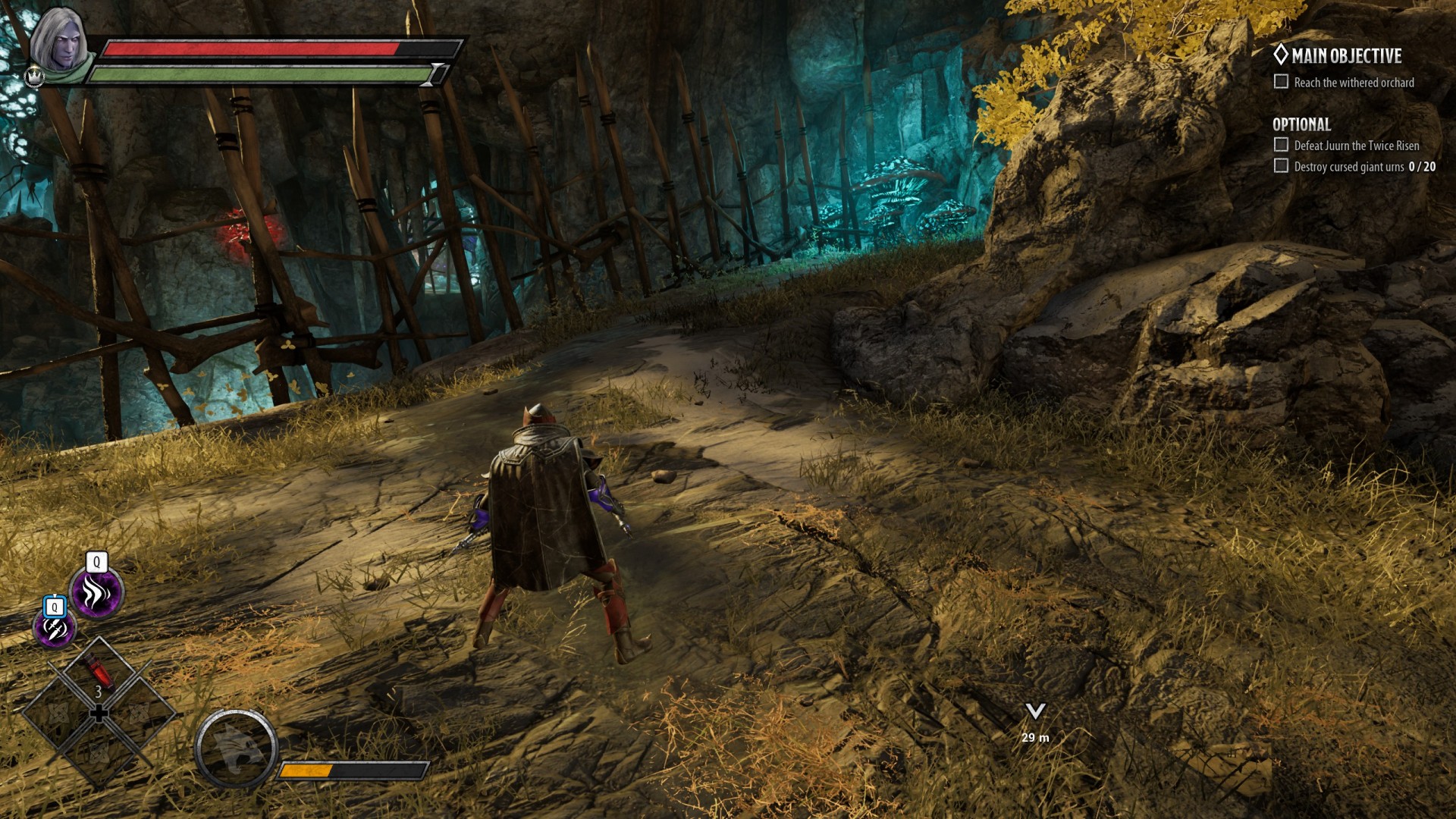1456x819 pixels.
Task: Select the Reach the withered orchard objective
Action: click(x=1353, y=83)
